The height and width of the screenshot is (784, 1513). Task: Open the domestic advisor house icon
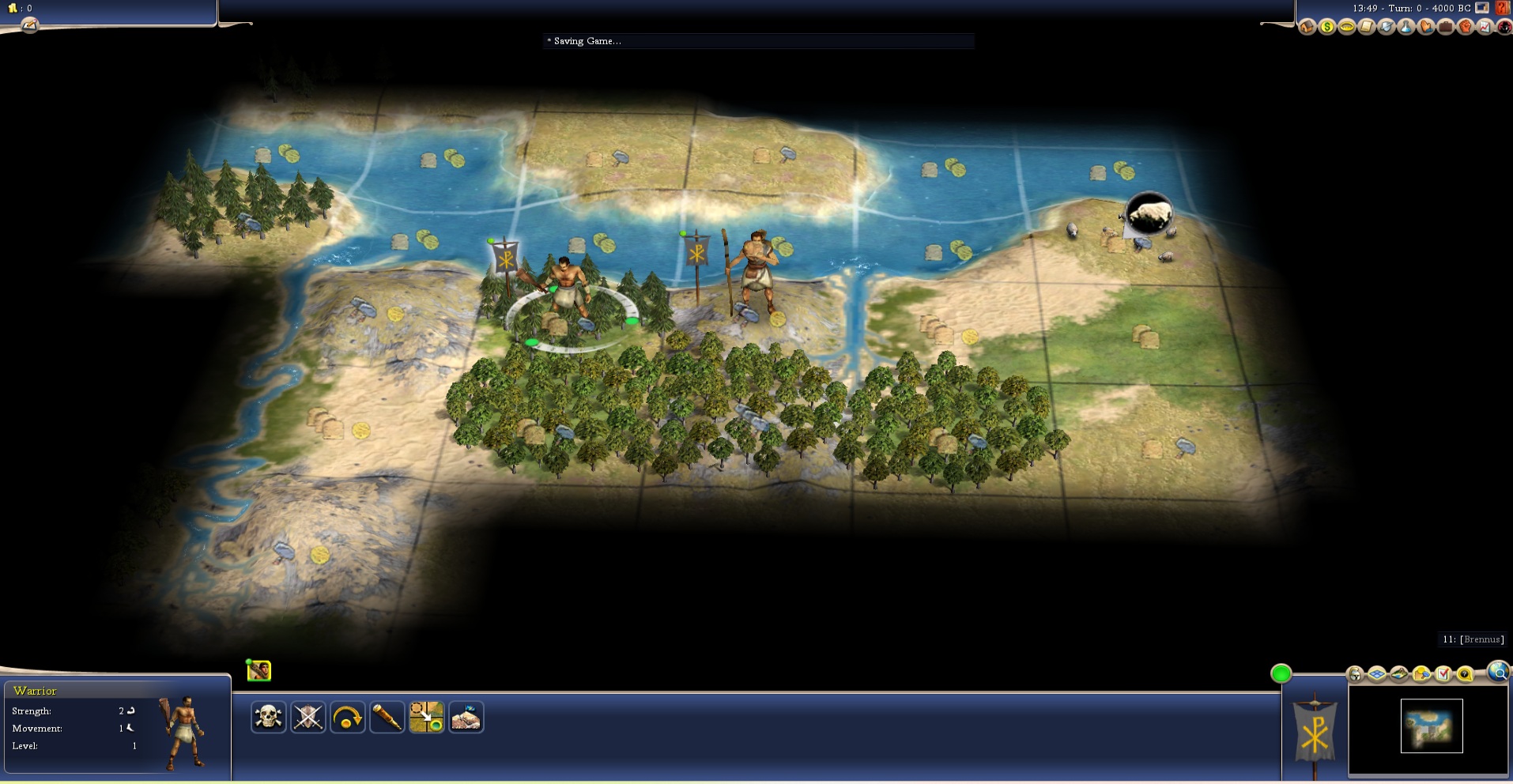1307,28
